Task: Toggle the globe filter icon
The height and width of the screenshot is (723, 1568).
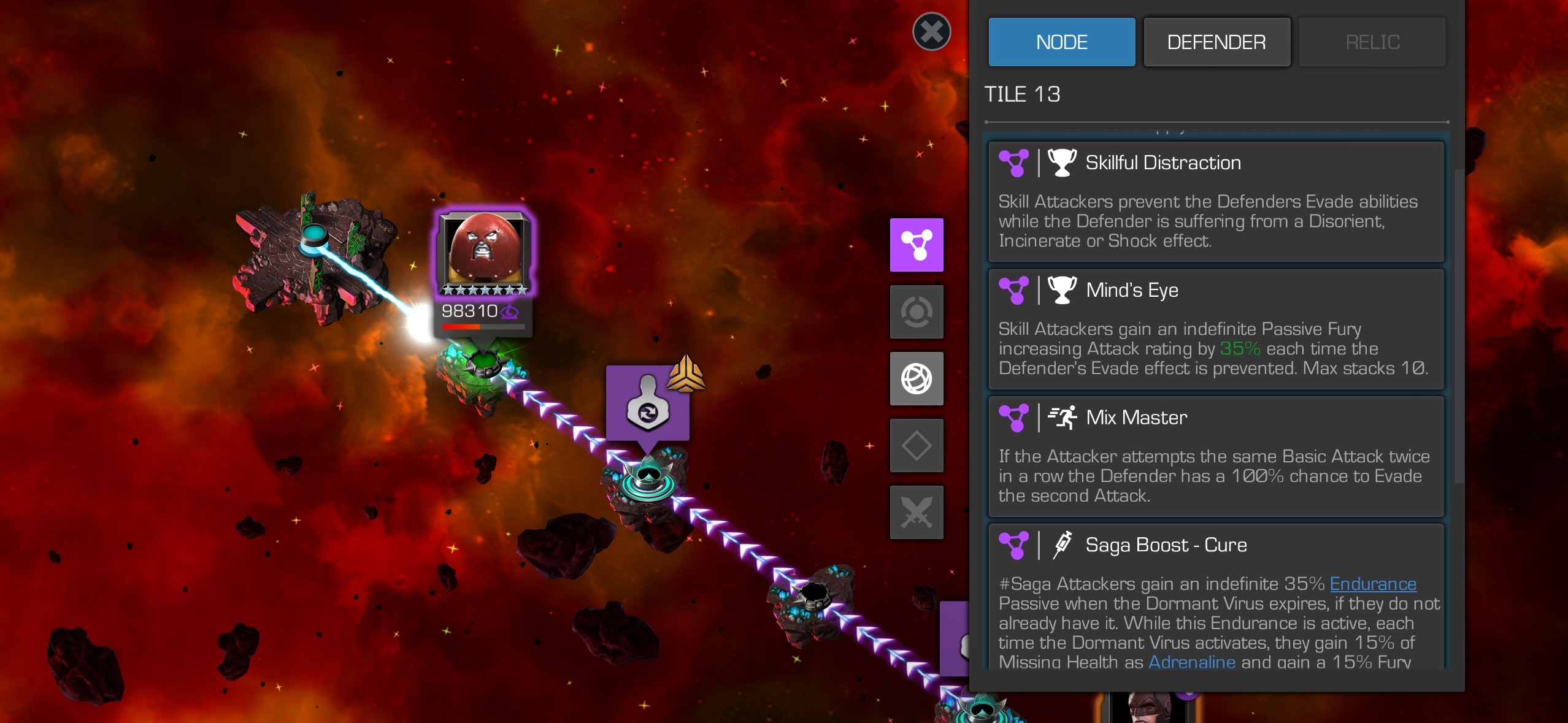Action: [917, 379]
